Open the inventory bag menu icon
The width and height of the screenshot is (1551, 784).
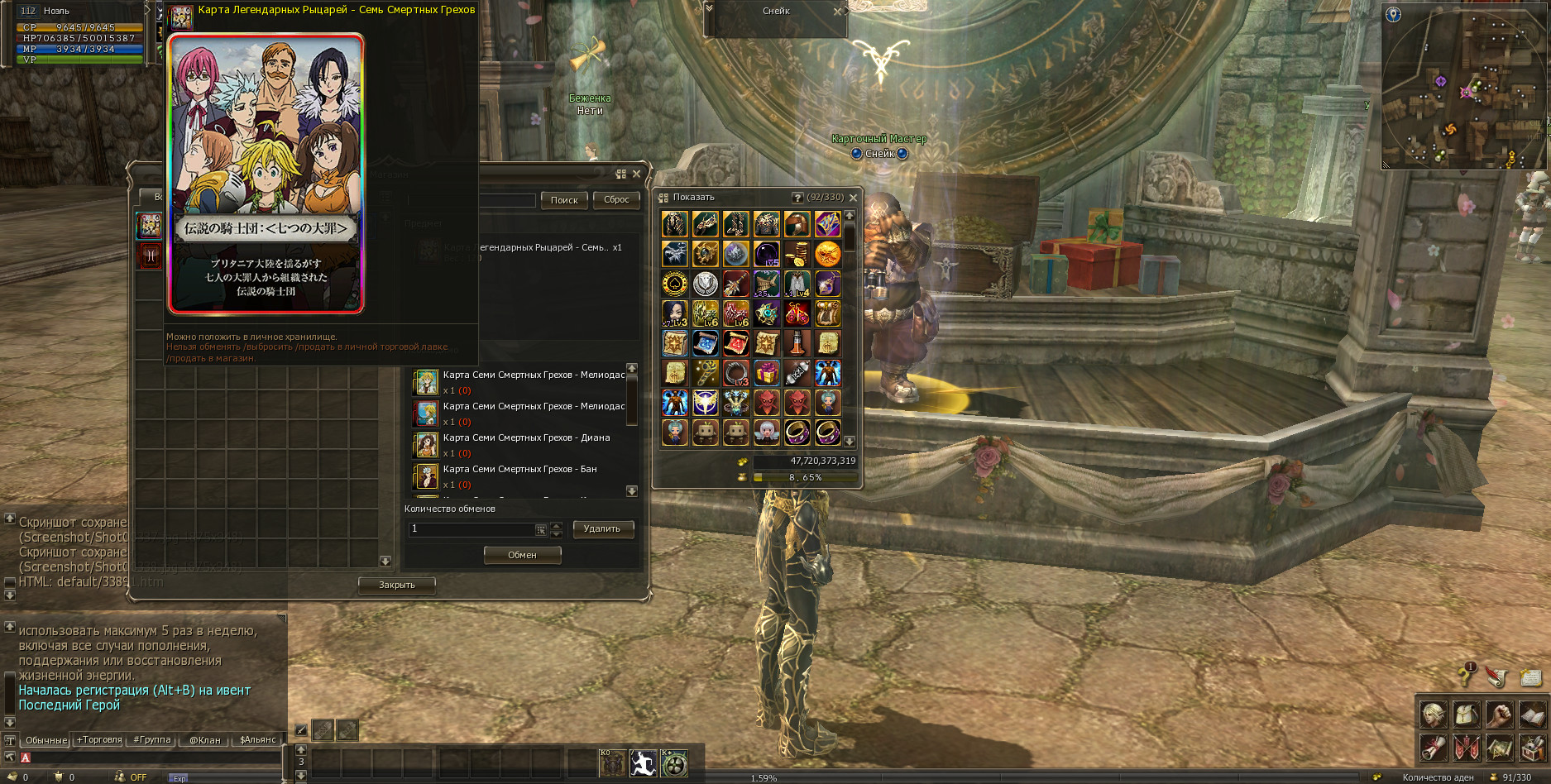(1467, 714)
